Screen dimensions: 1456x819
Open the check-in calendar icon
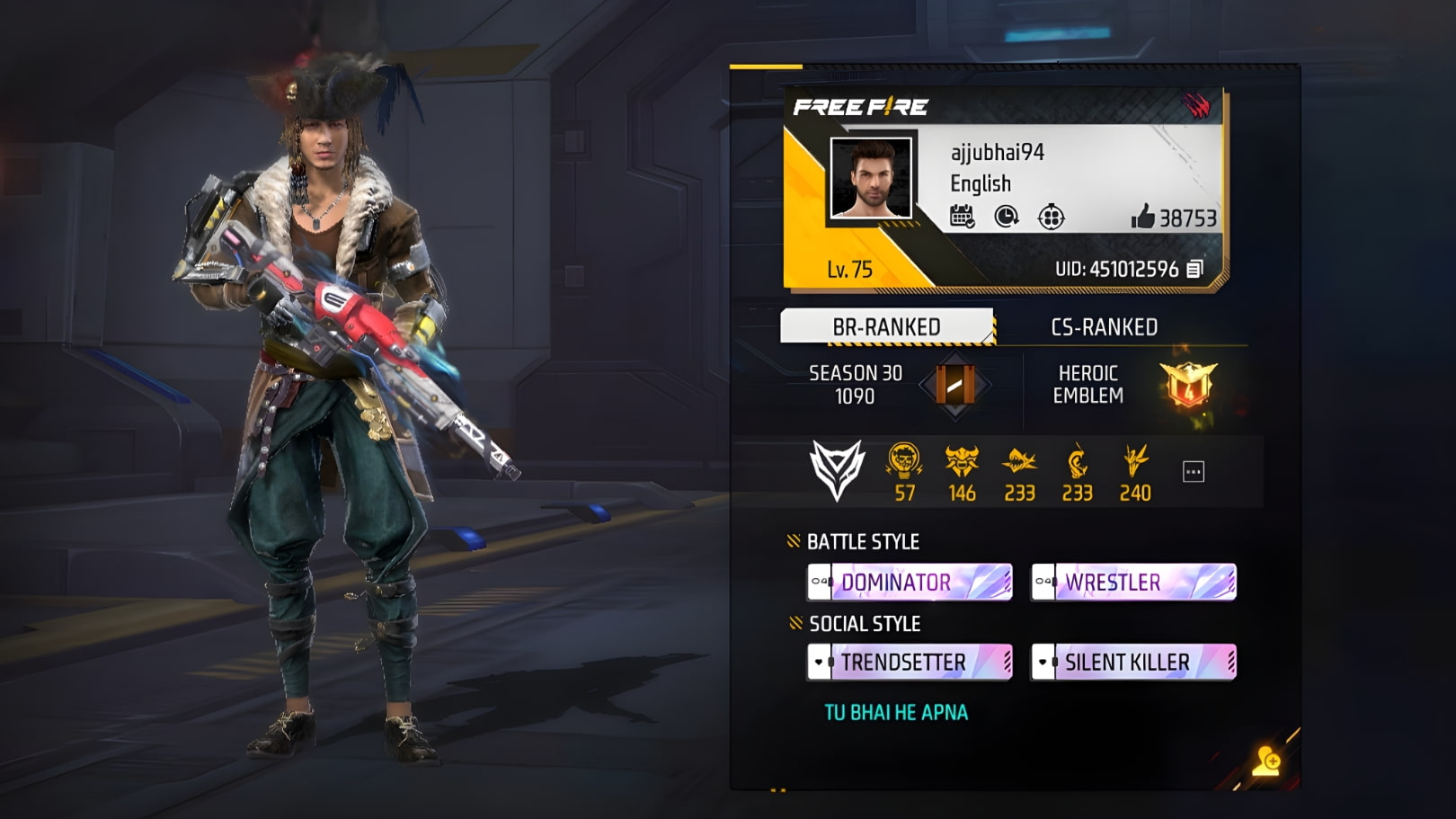(963, 217)
